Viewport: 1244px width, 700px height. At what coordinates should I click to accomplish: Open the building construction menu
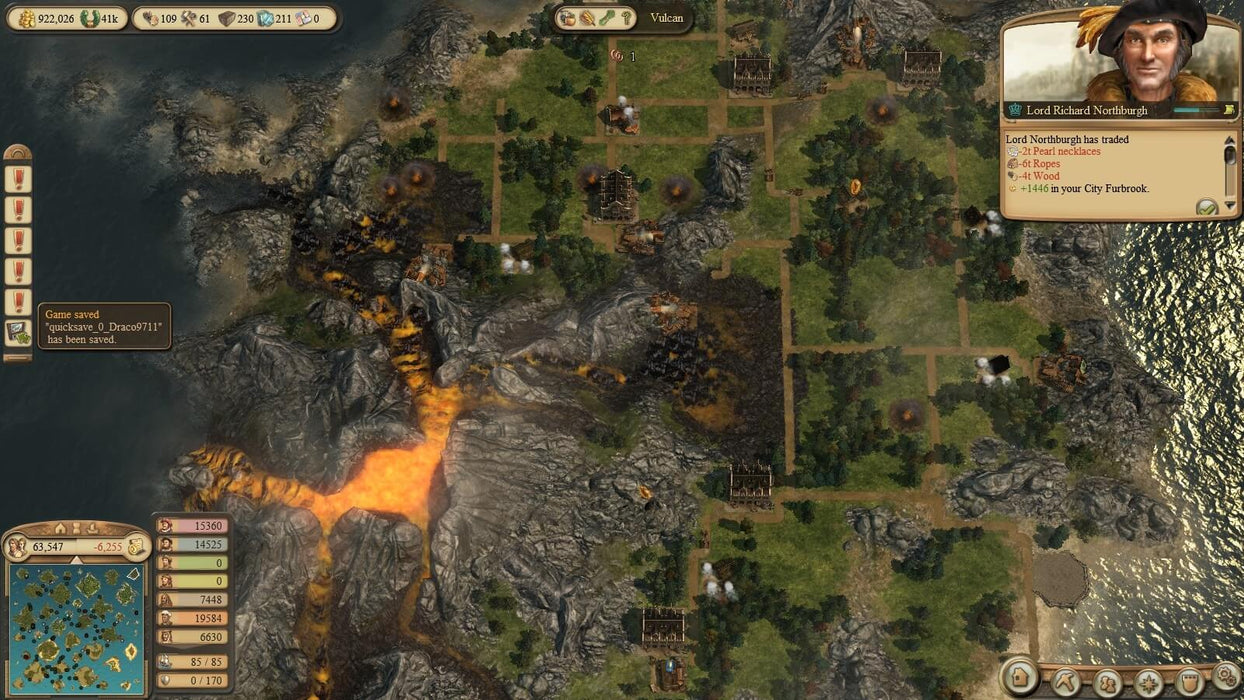(x=1020, y=679)
